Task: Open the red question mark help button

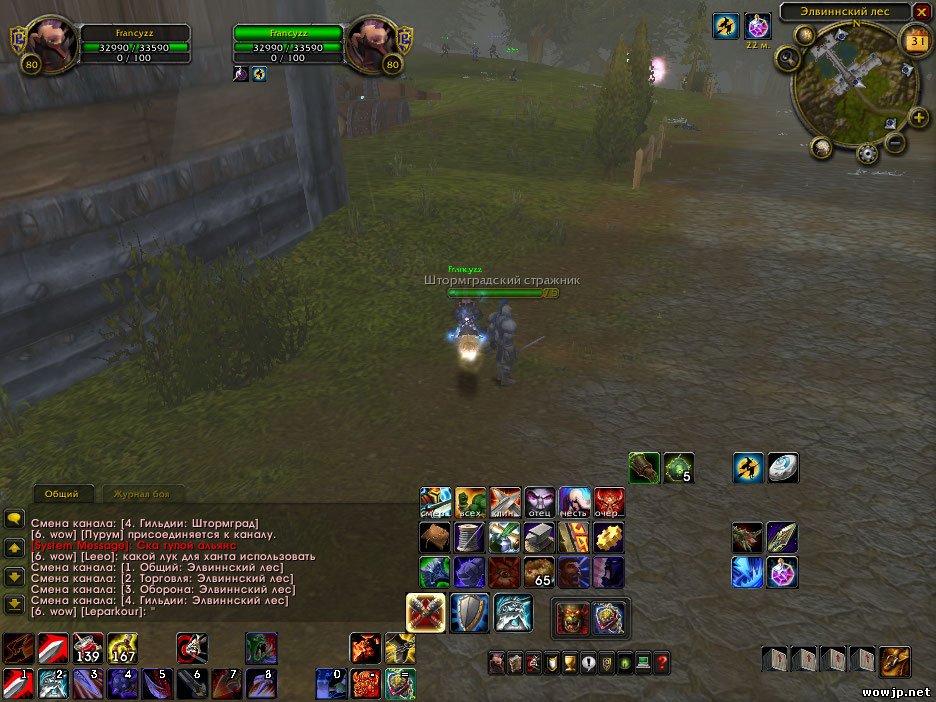Action: click(662, 661)
